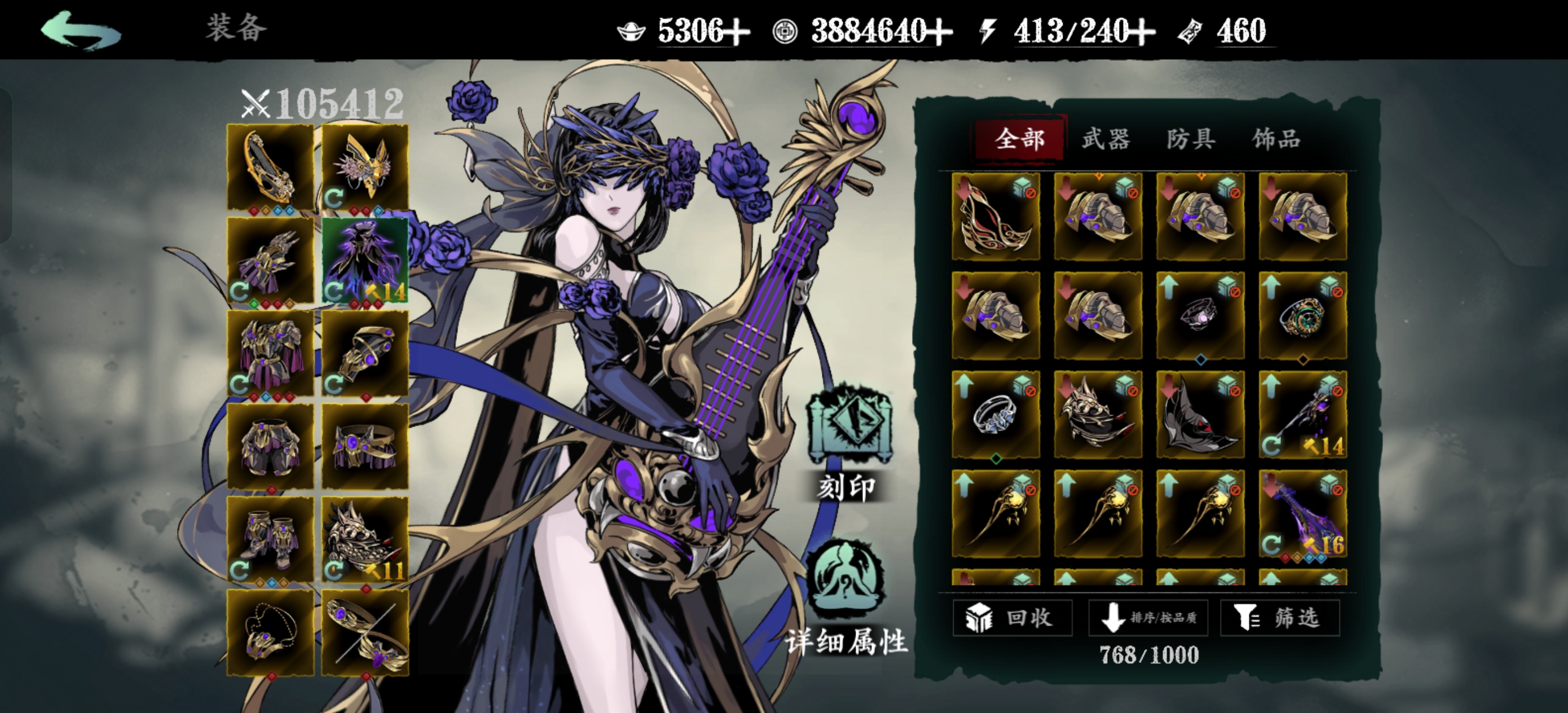
Task: Select the equipped purple robe level 14
Action: coord(364,261)
